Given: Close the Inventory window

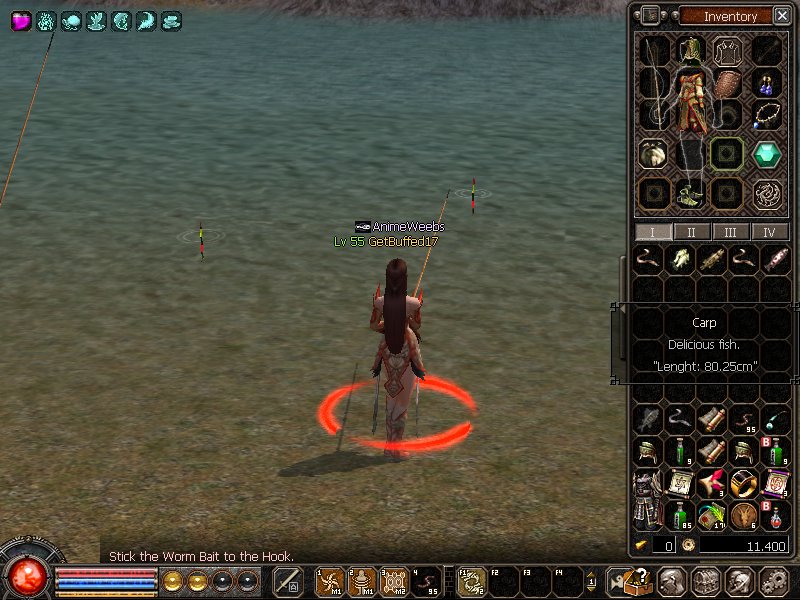Looking at the screenshot, I should [781, 16].
